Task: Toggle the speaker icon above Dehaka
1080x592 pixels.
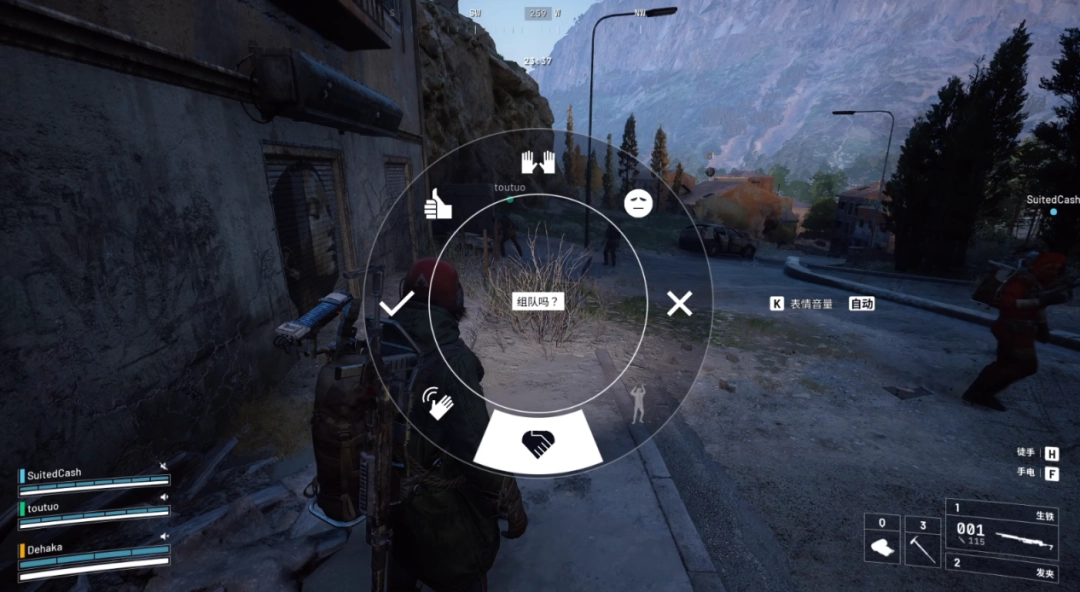Action: point(164,537)
